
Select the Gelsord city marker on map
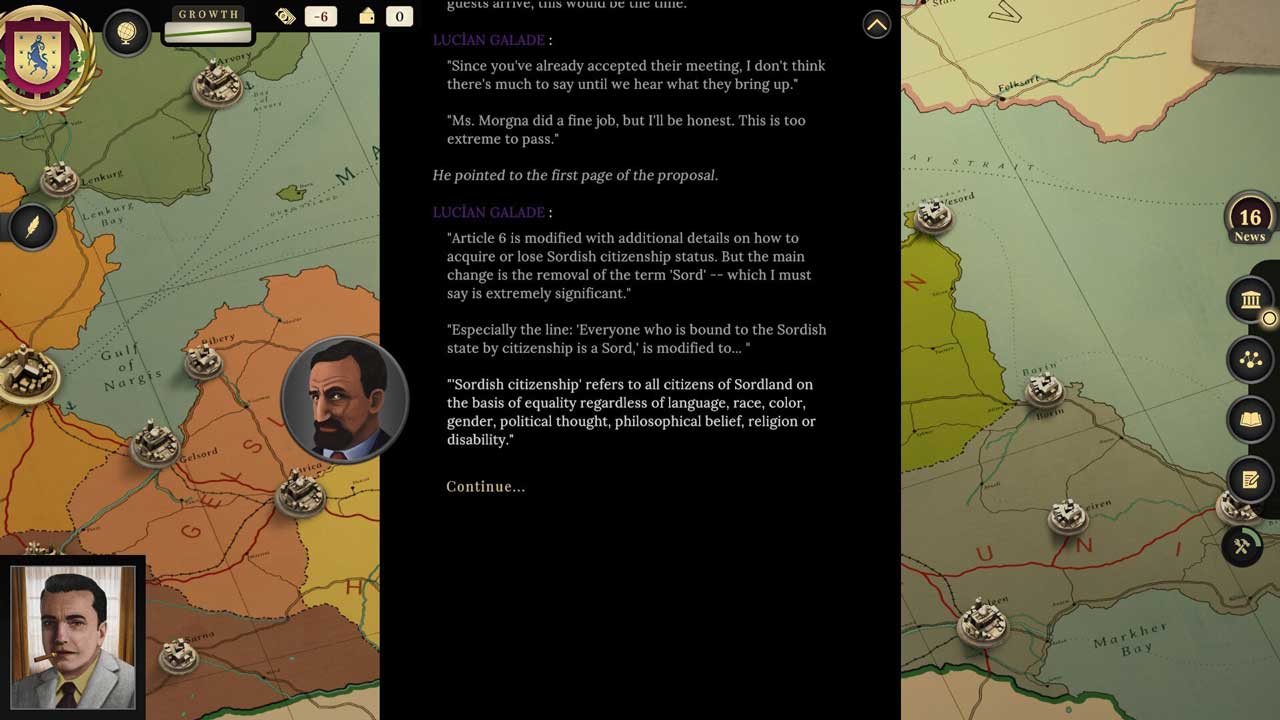(x=155, y=443)
